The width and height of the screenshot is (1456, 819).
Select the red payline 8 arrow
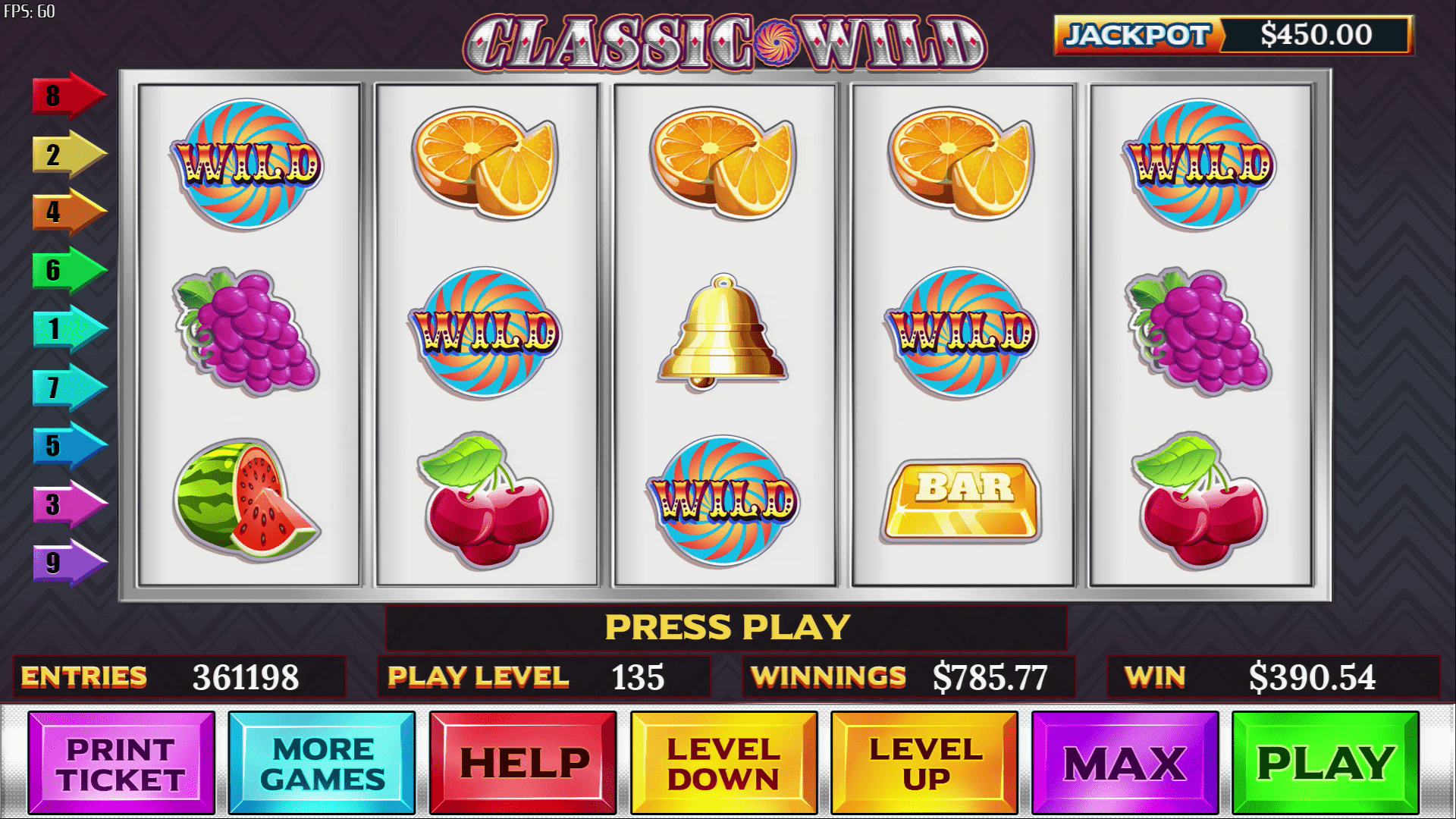click(x=64, y=95)
